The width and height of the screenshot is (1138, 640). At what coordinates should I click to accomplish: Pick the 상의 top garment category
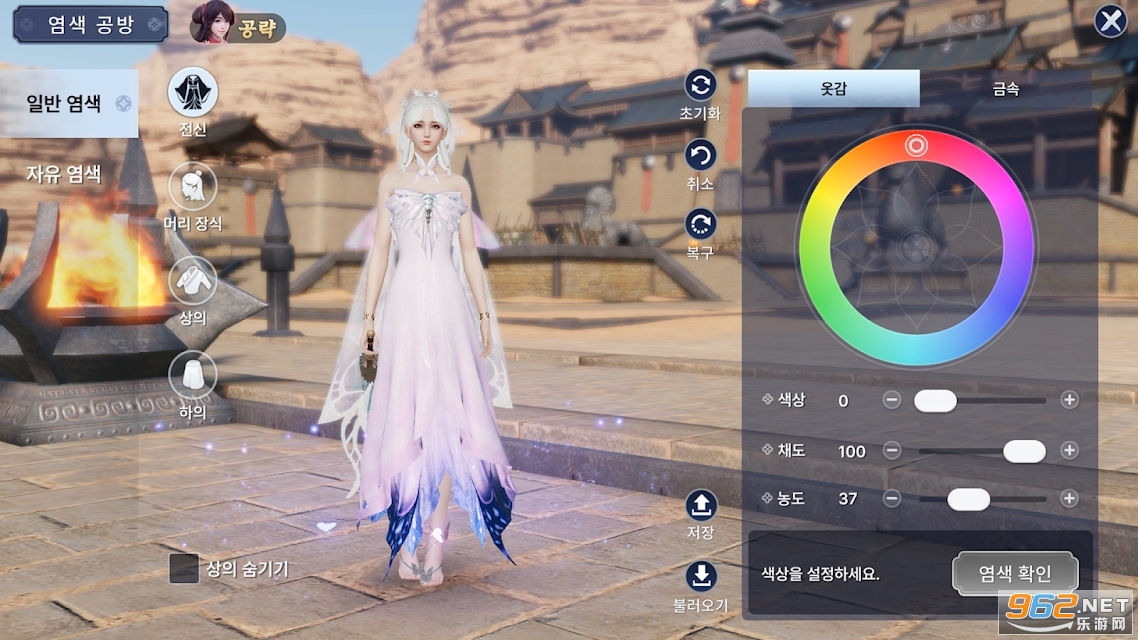192,281
